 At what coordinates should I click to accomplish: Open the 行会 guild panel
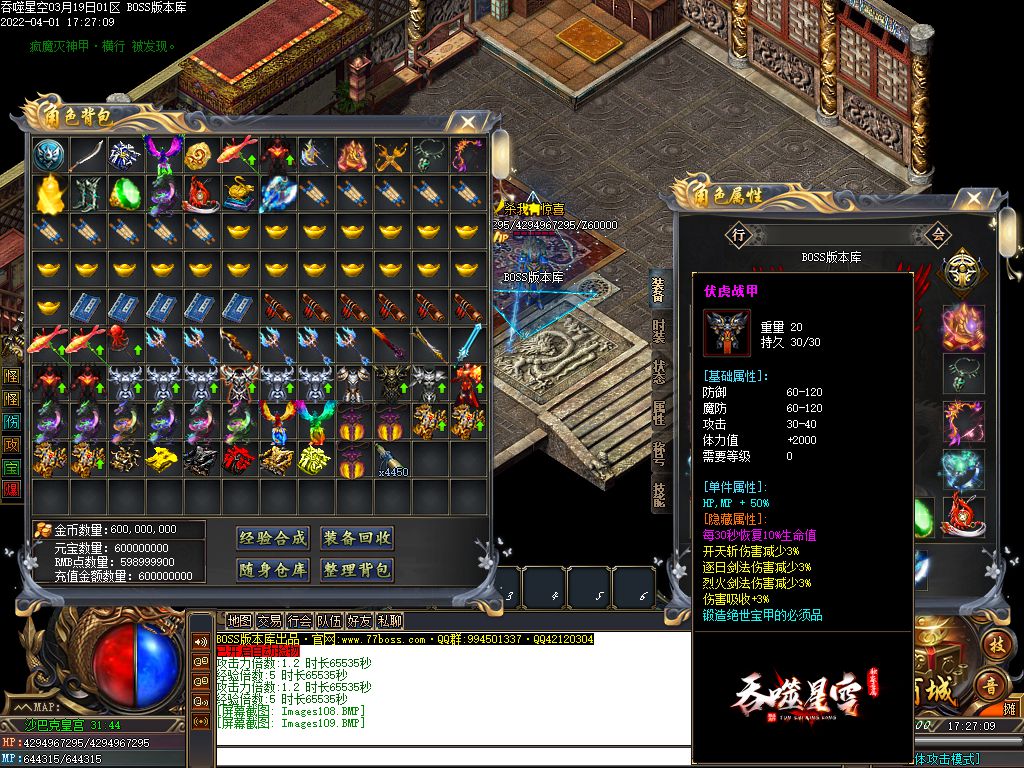coord(299,621)
